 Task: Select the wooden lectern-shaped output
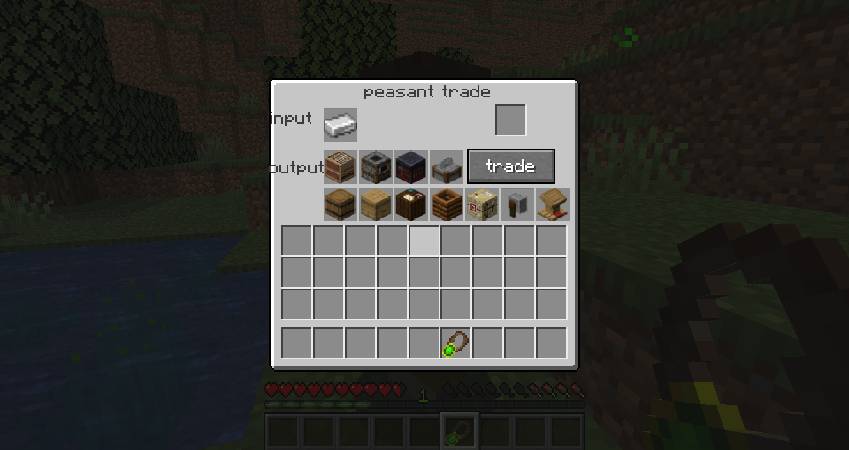(x=552, y=204)
